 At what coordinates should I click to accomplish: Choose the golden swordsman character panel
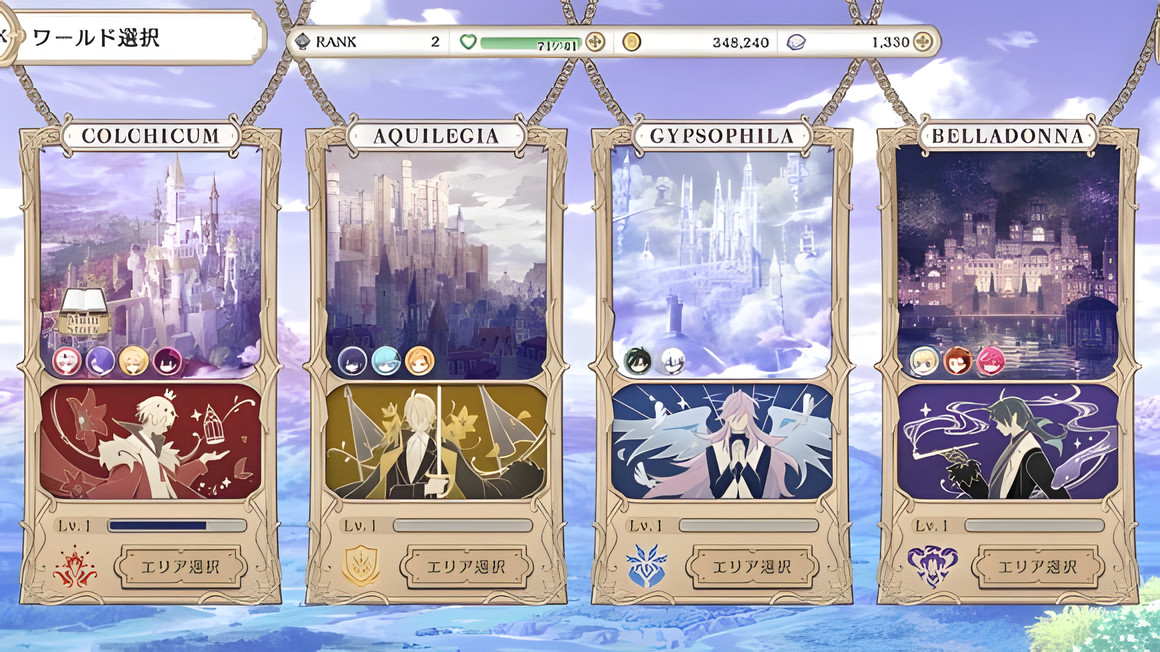click(436, 441)
